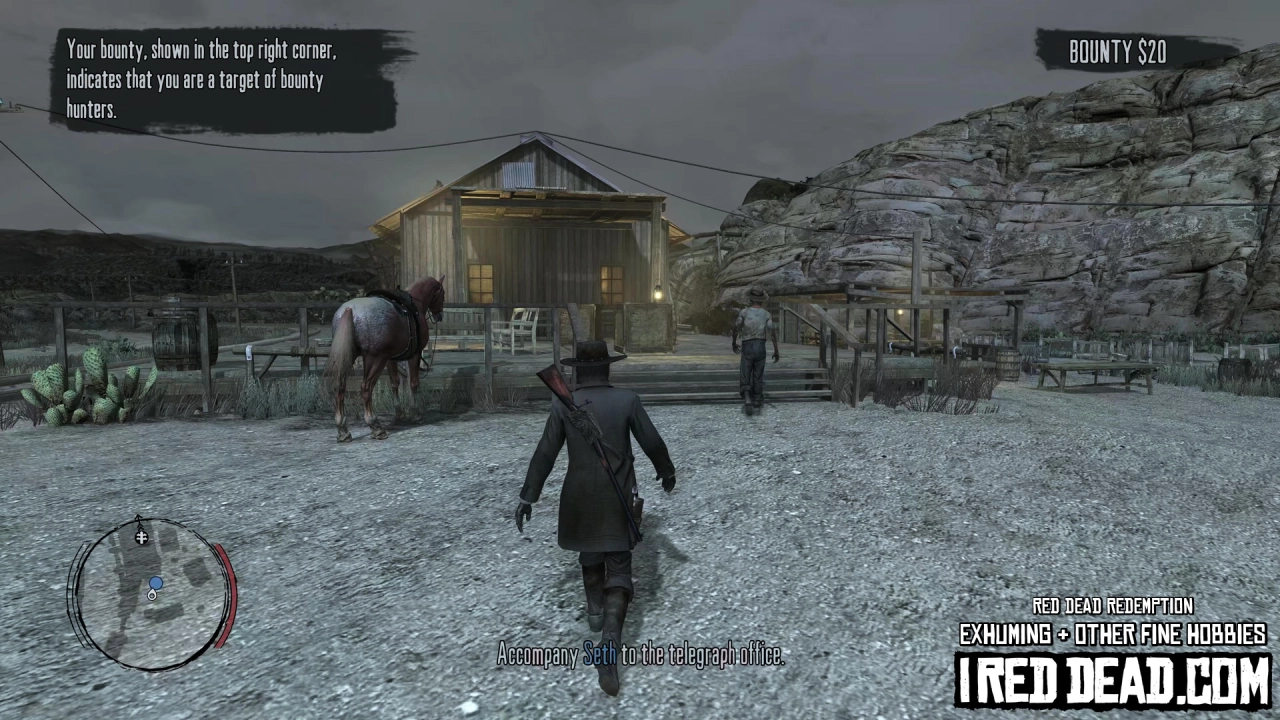Dismiss the bounty hunters tutorial message box
The width and height of the screenshot is (1280, 720).
tap(220, 80)
